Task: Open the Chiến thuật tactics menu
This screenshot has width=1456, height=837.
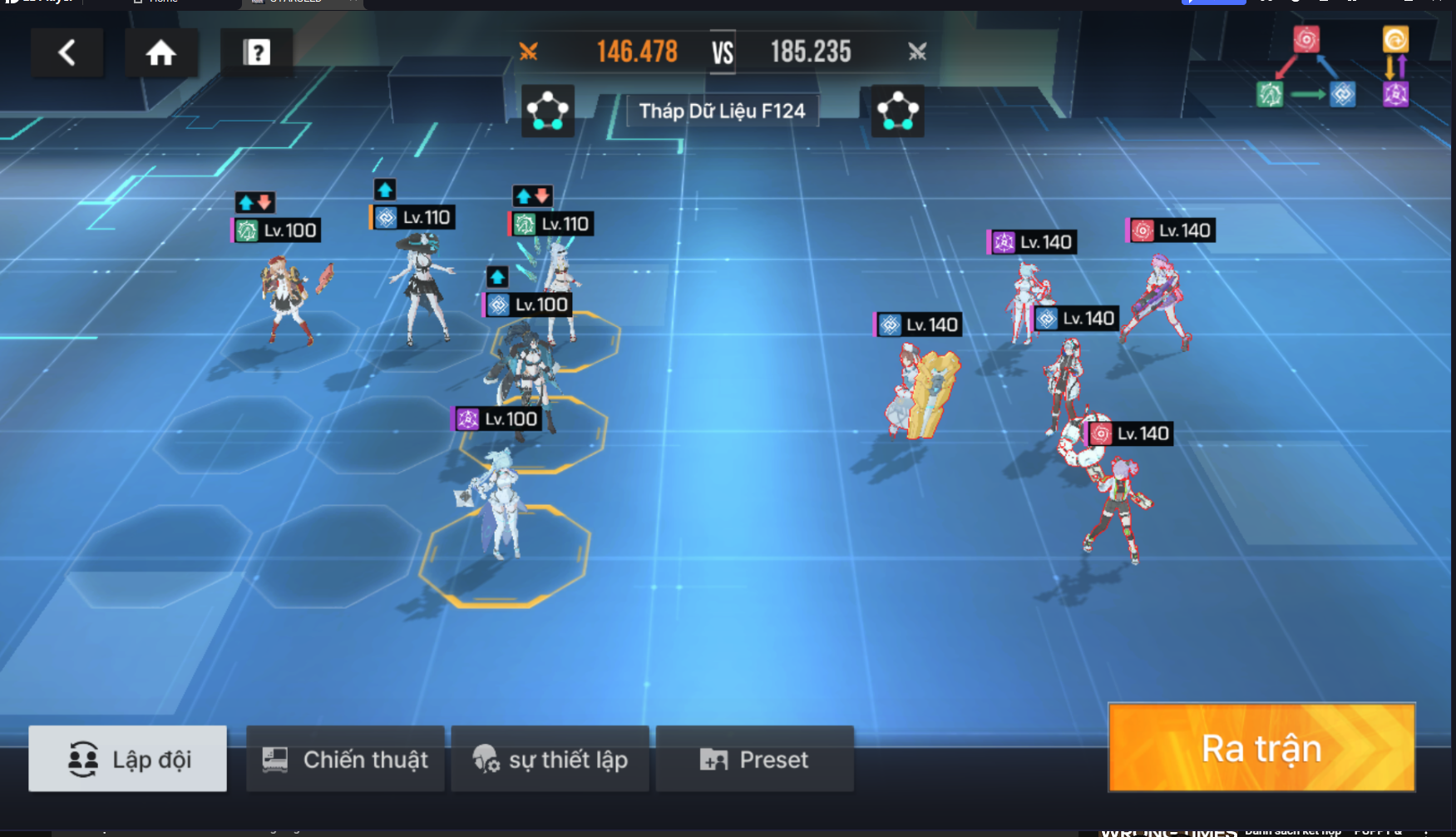Action: point(345,759)
